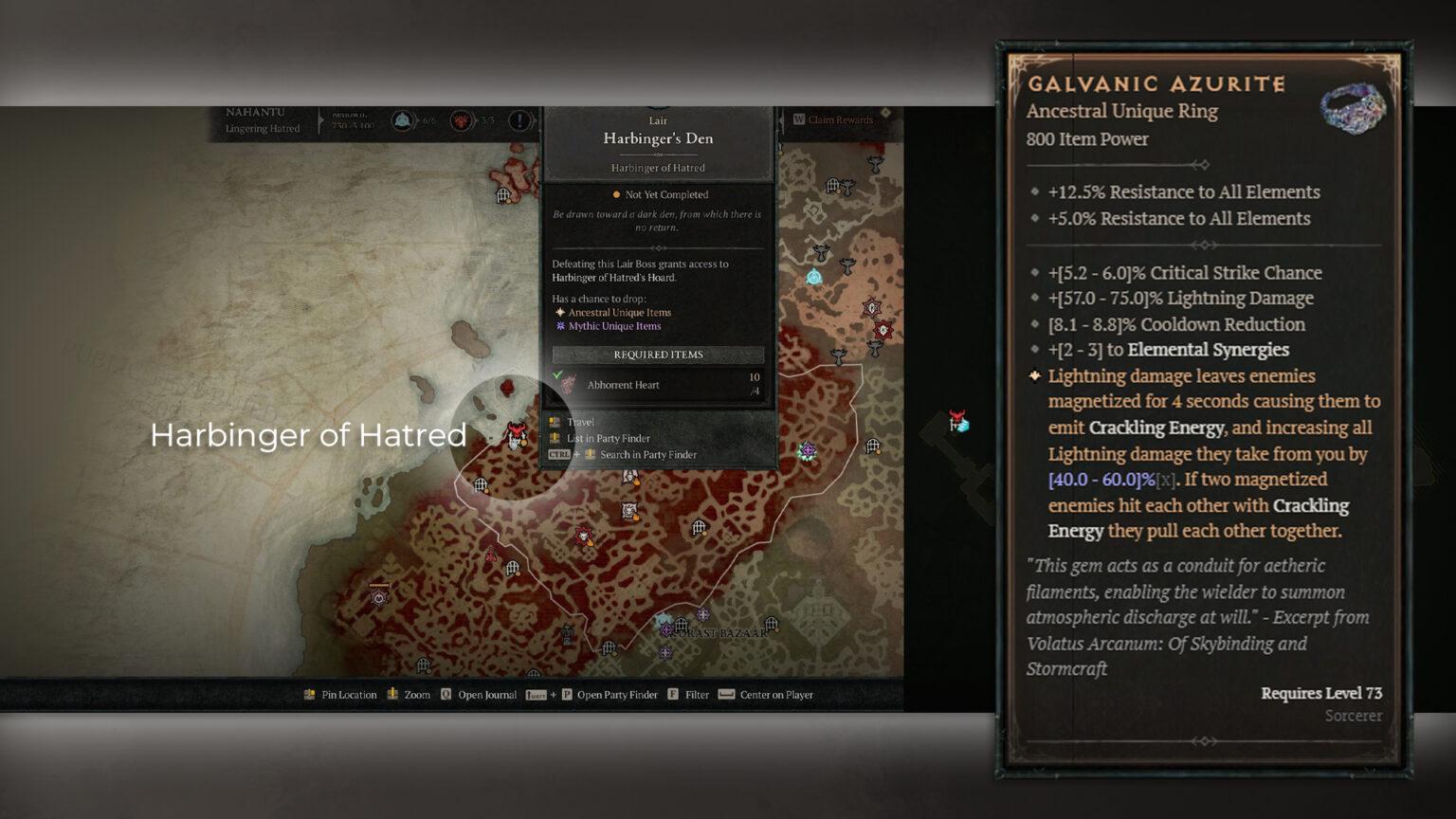Image resolution: width=1456 pixels, height=819 pixels.
Task: Click the Zoom icon on the map toolbar
Action: click(391, 695)
